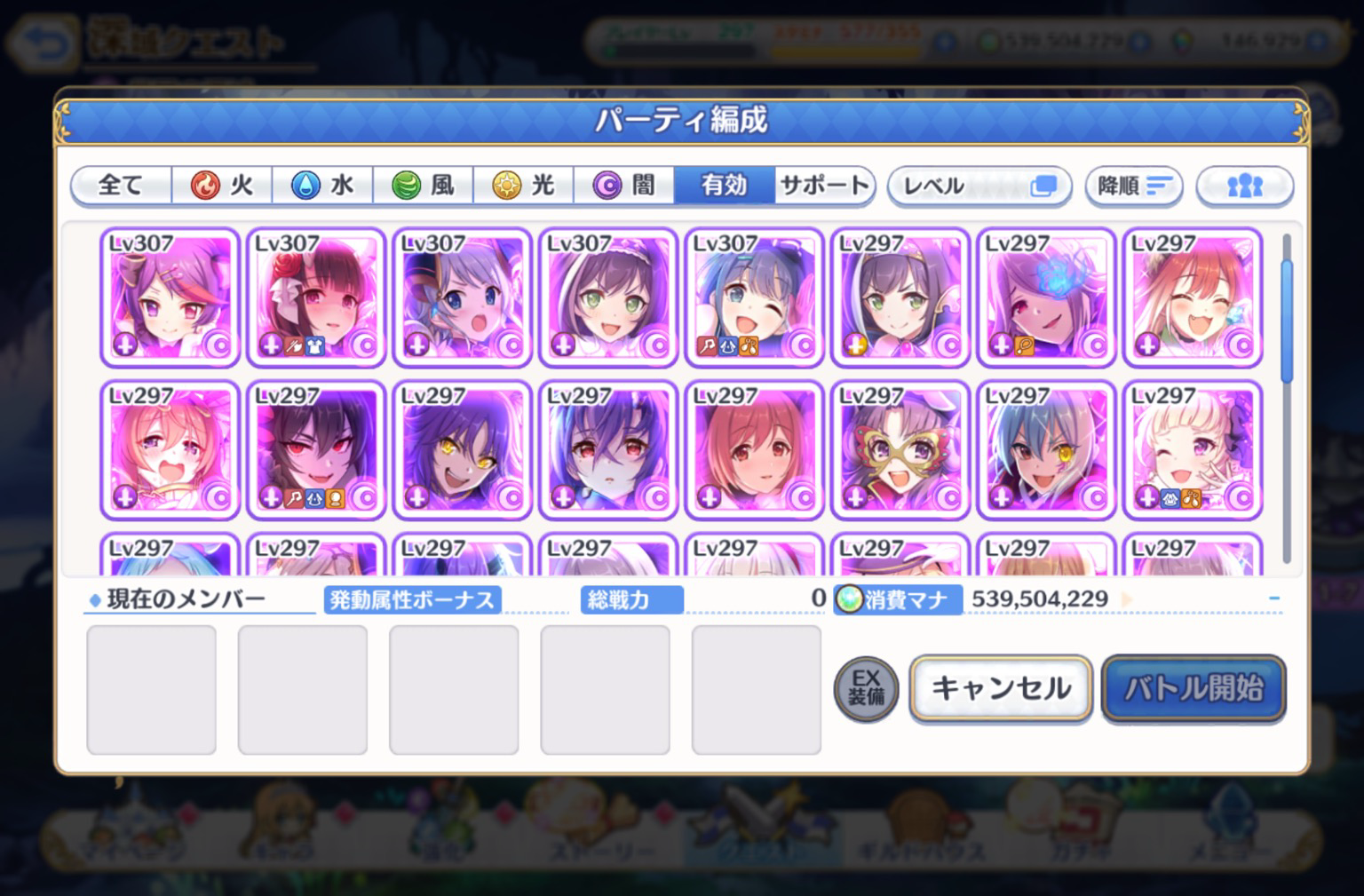
Task: Switch to the 有効 tab
Action: (x=724, y=186)
